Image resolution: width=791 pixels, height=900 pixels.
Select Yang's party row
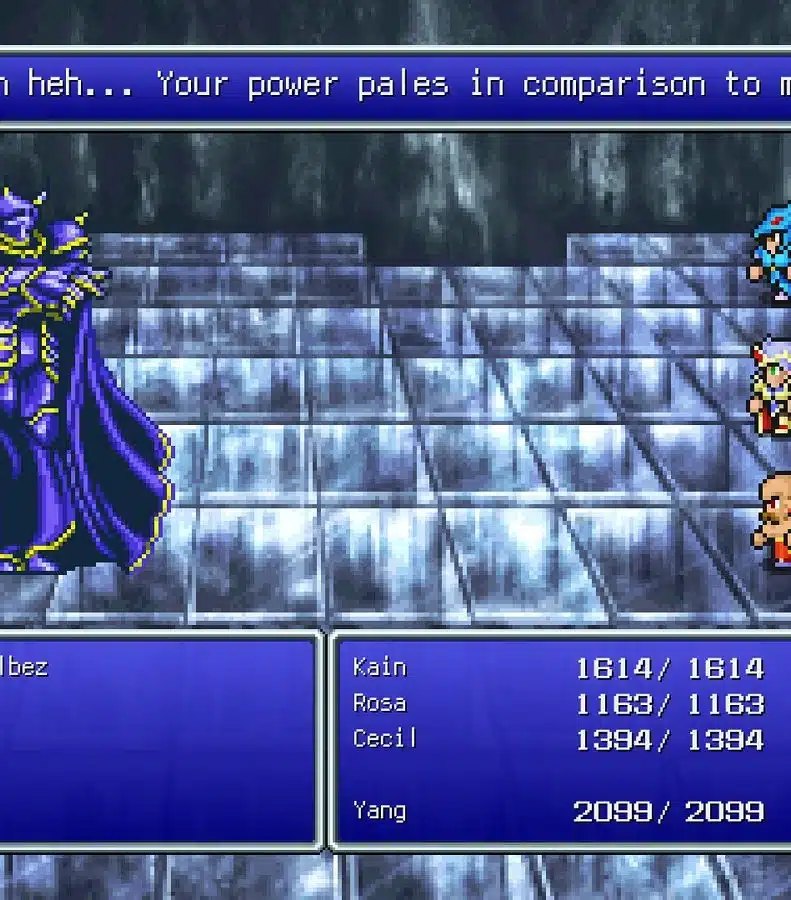click(x=380, y=810)
